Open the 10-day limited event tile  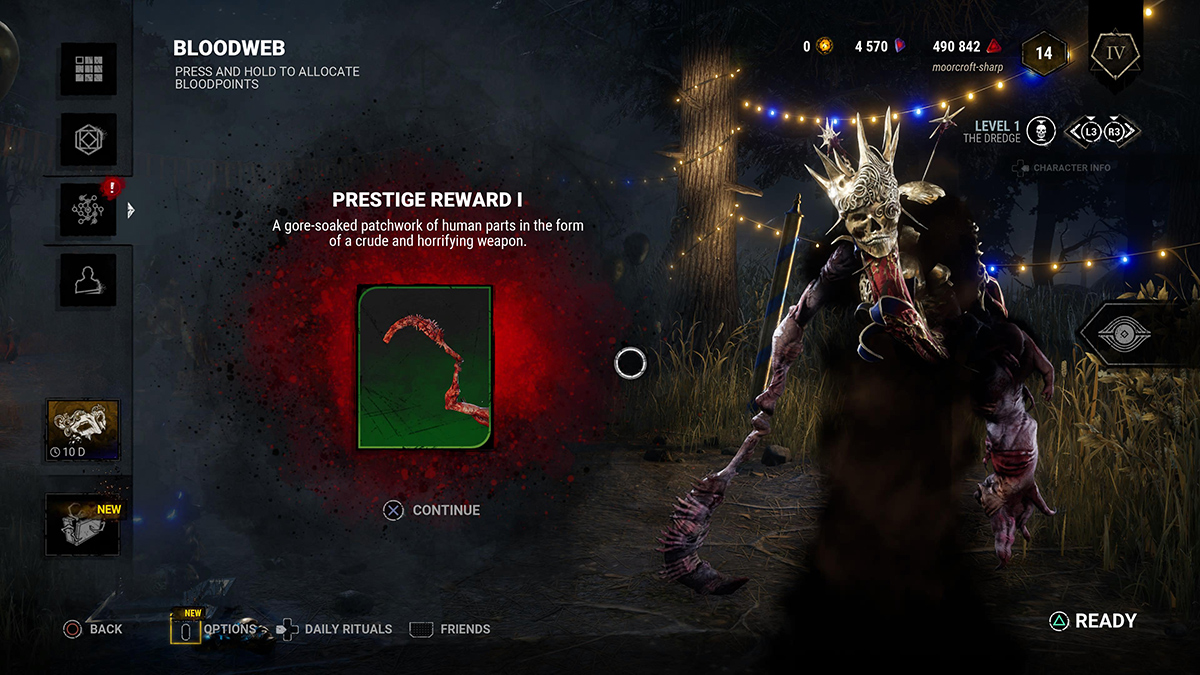(82, 430)
